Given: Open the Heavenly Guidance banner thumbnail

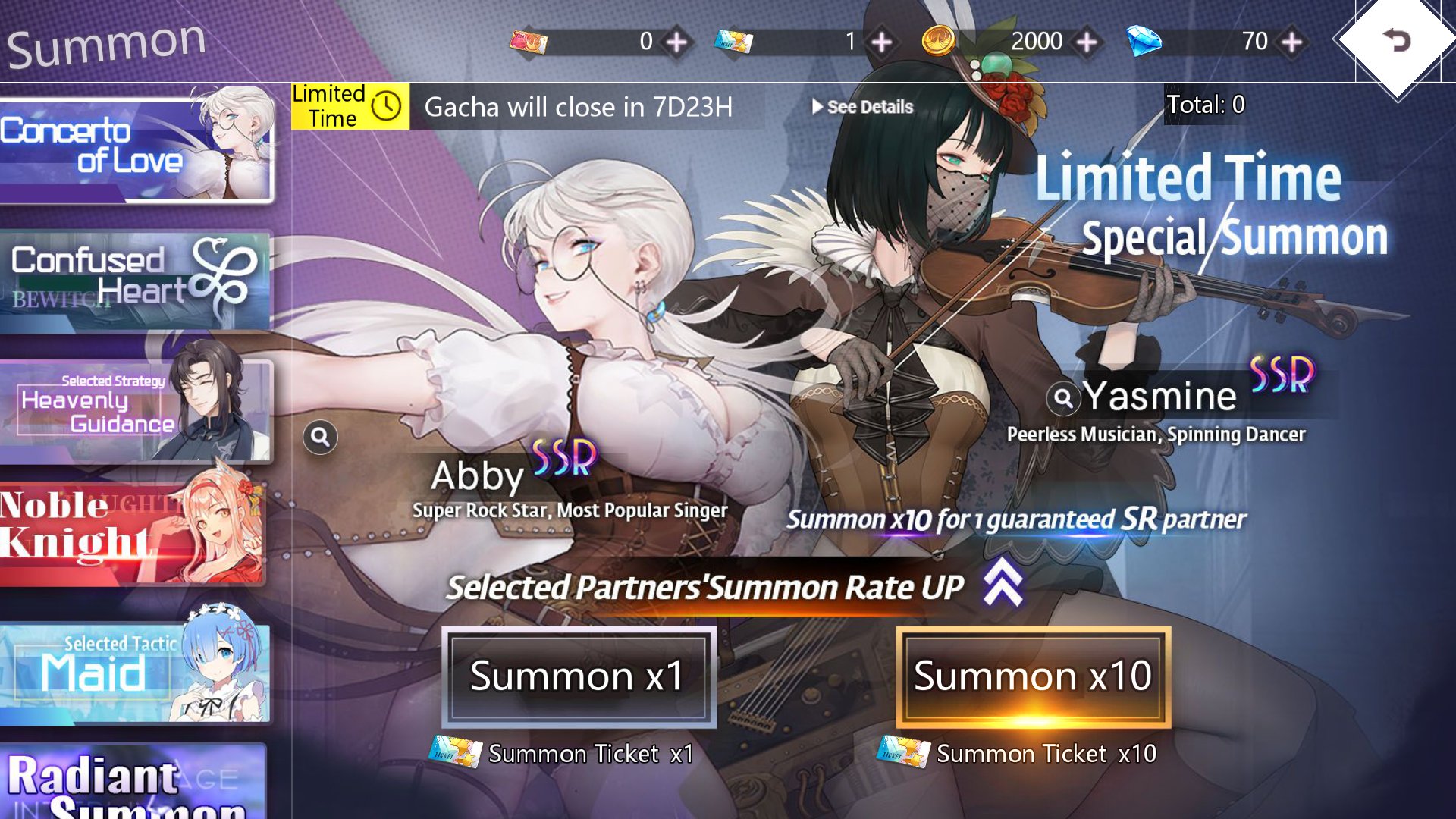Looking at the screenshot, I should 136,409.
